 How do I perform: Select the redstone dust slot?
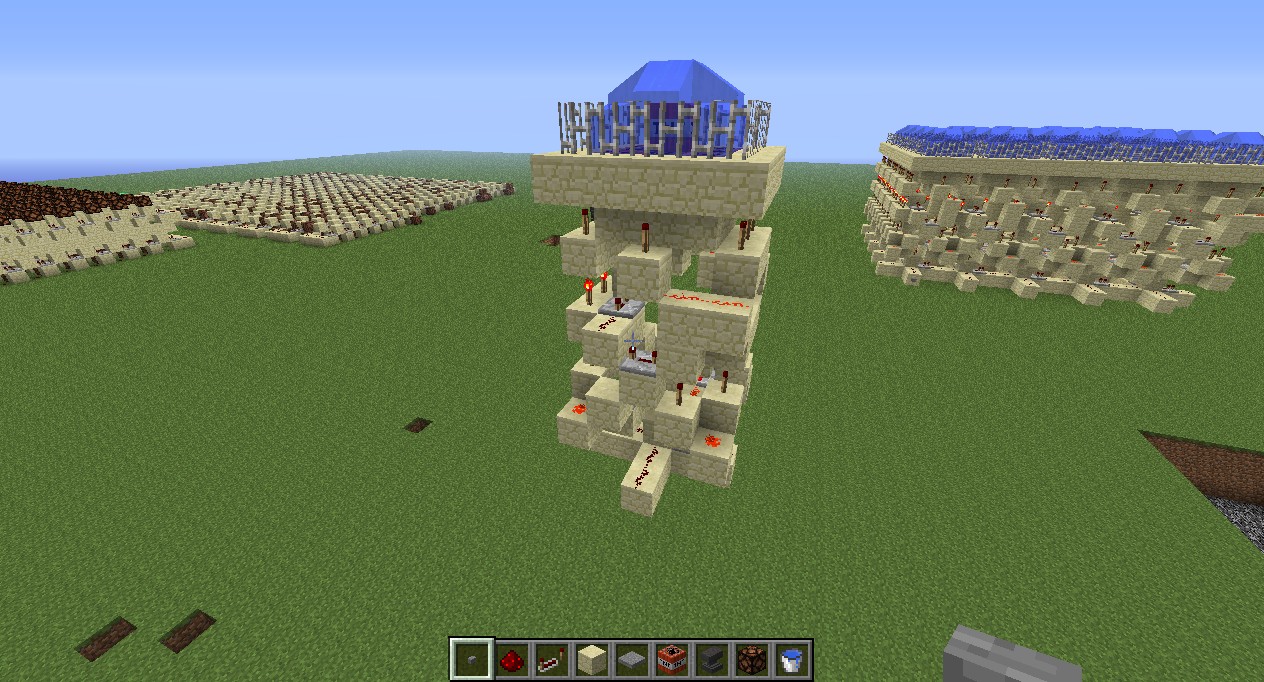click(x=511, y=660)
